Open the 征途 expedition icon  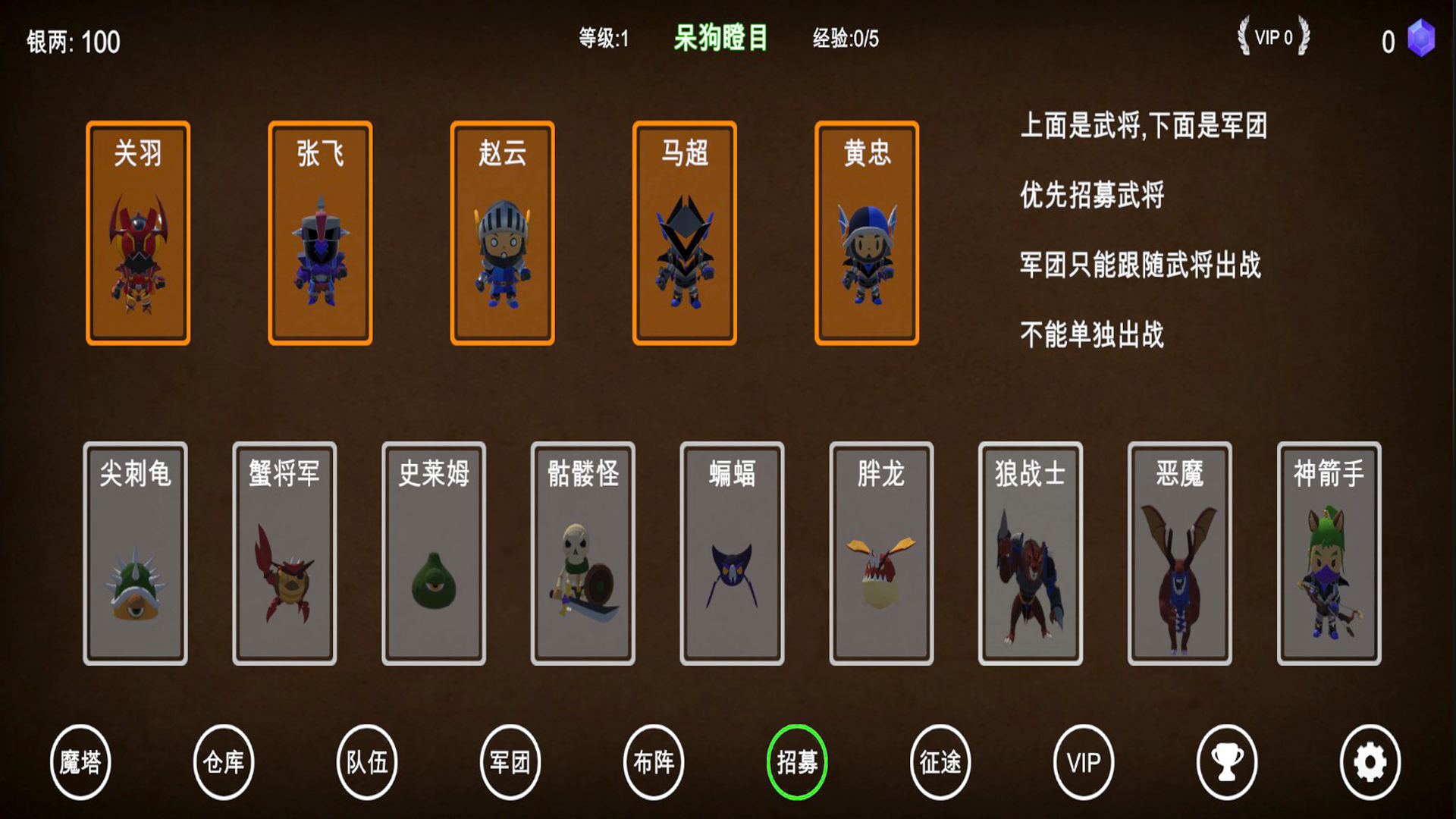(940, 763)
